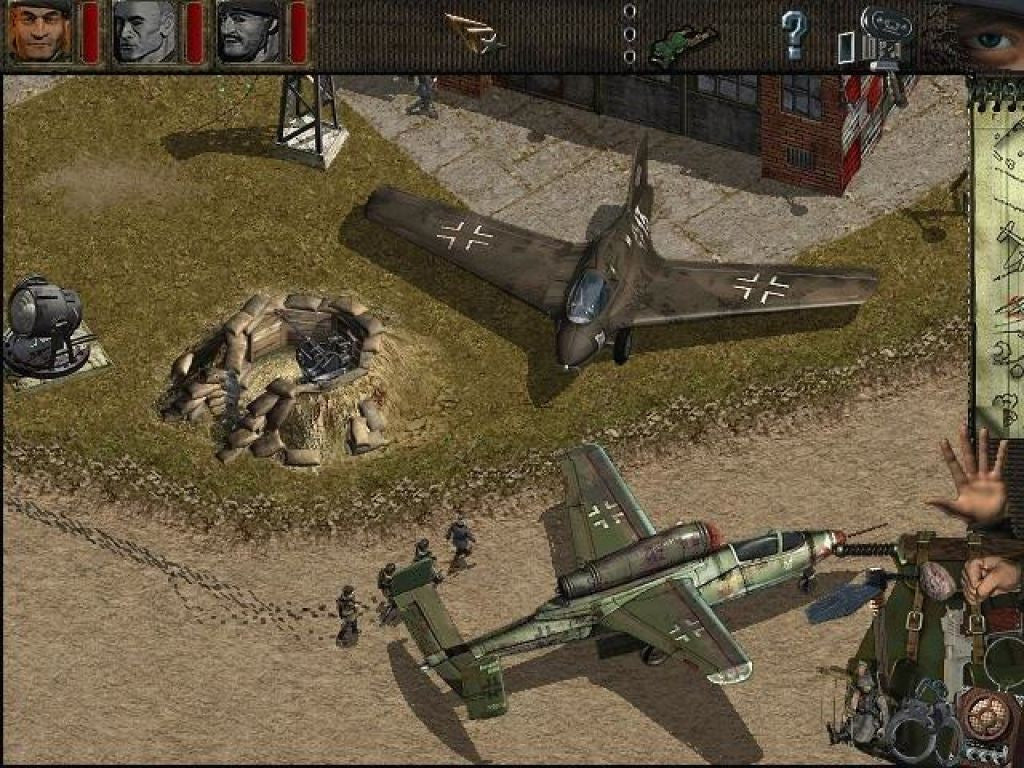Select the beret-wearing commando portrait
The height and width of the screenshot is (768, 1024).
coord(40,31)
